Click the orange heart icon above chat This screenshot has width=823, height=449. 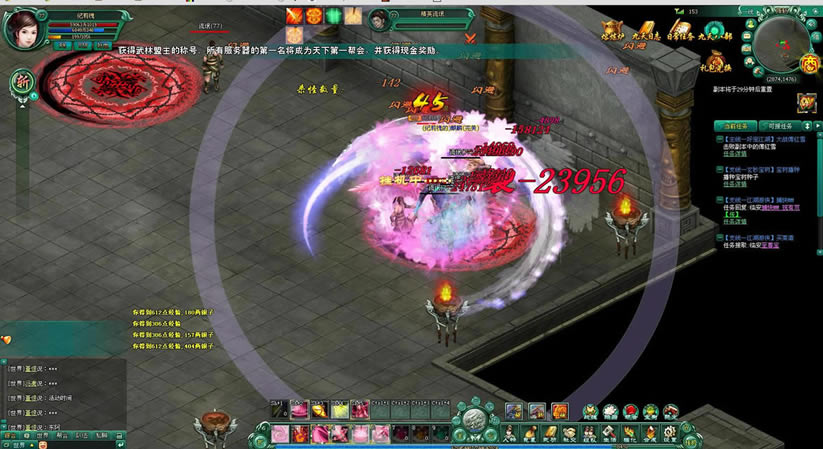tap(7, 340)
